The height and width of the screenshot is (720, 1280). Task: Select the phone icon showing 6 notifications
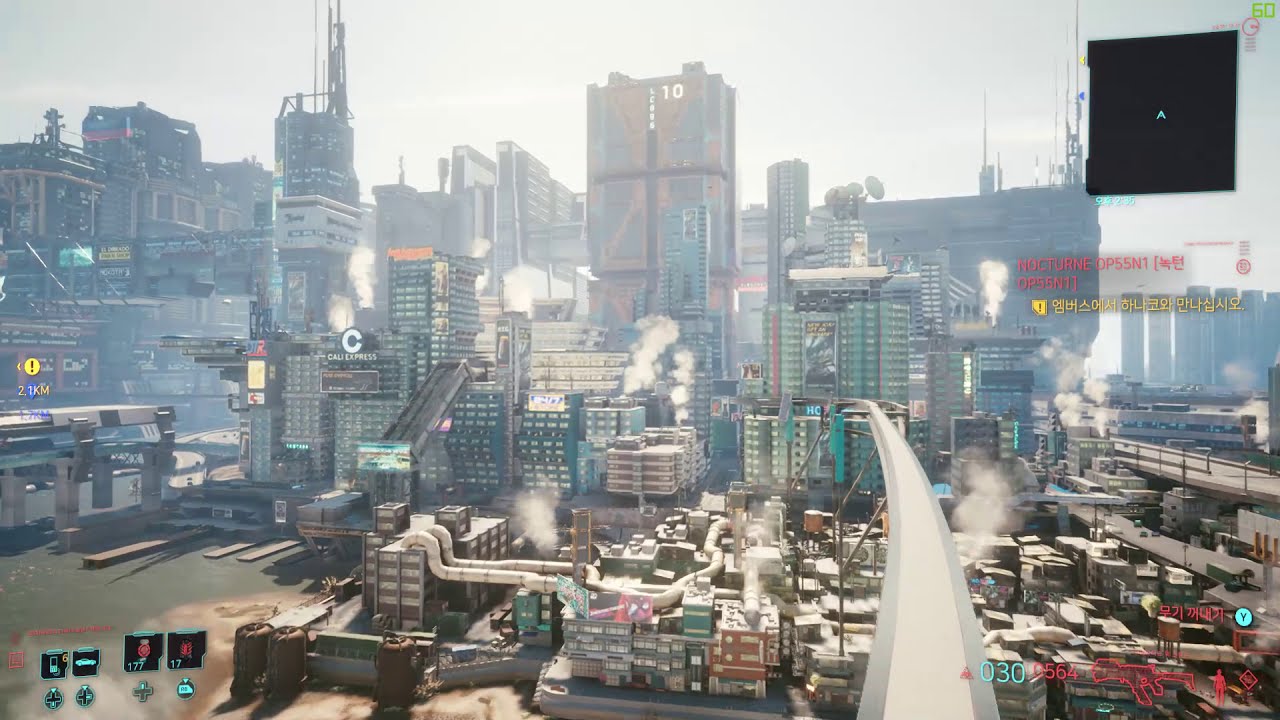(54, 663)
